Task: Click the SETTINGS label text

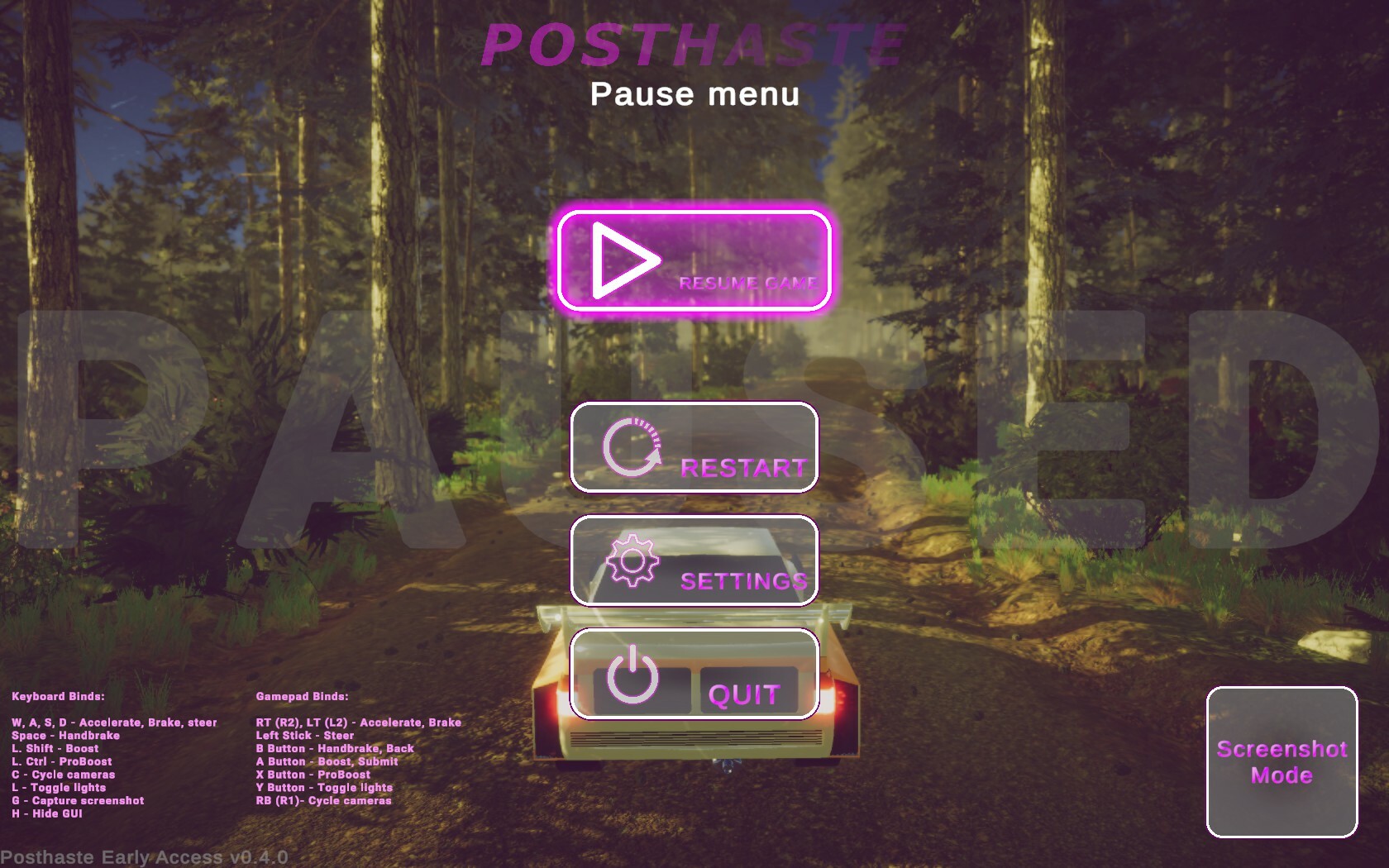Action: click(742, 582)
